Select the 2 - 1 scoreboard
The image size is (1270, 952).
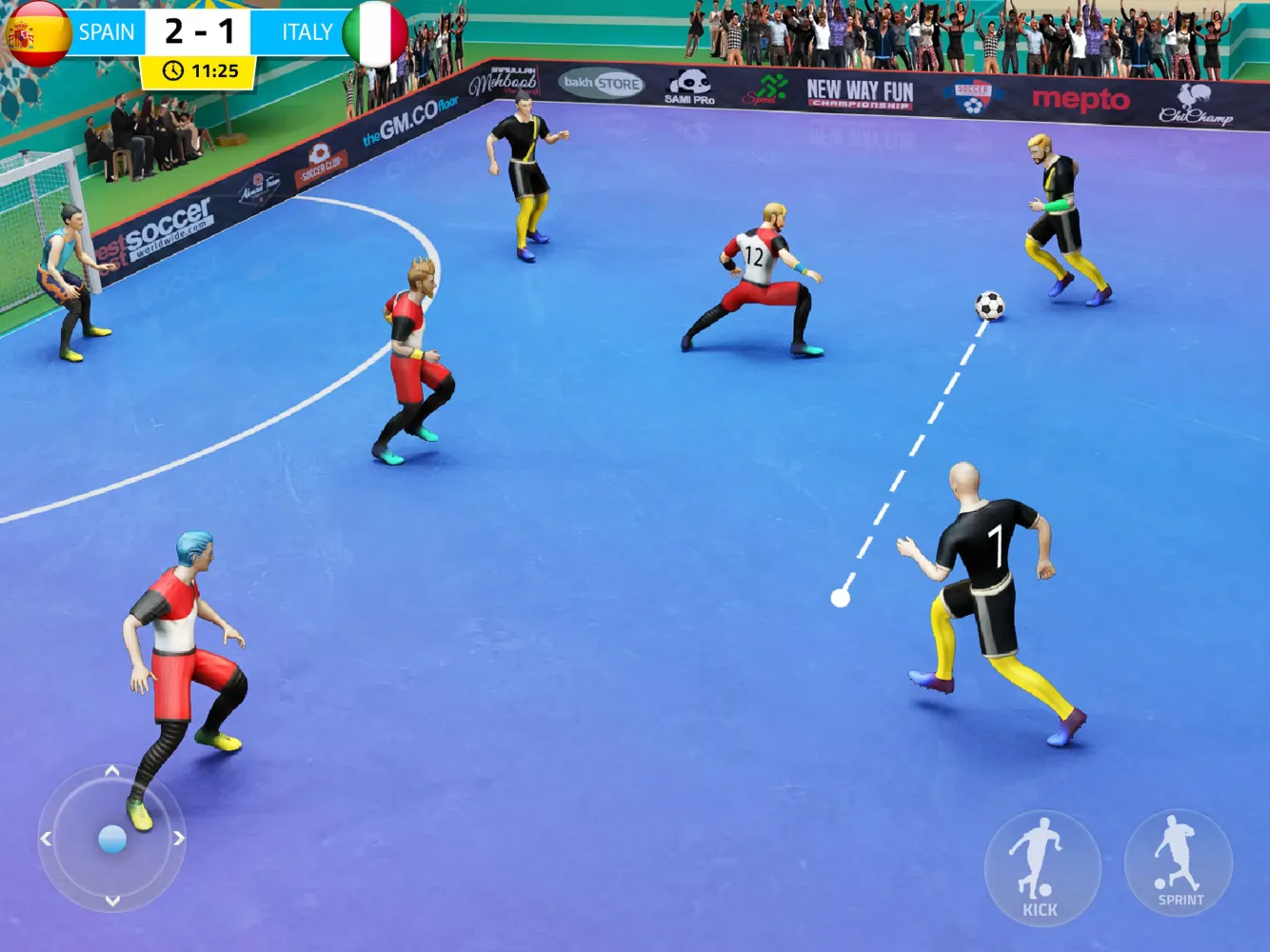[200, 31]
